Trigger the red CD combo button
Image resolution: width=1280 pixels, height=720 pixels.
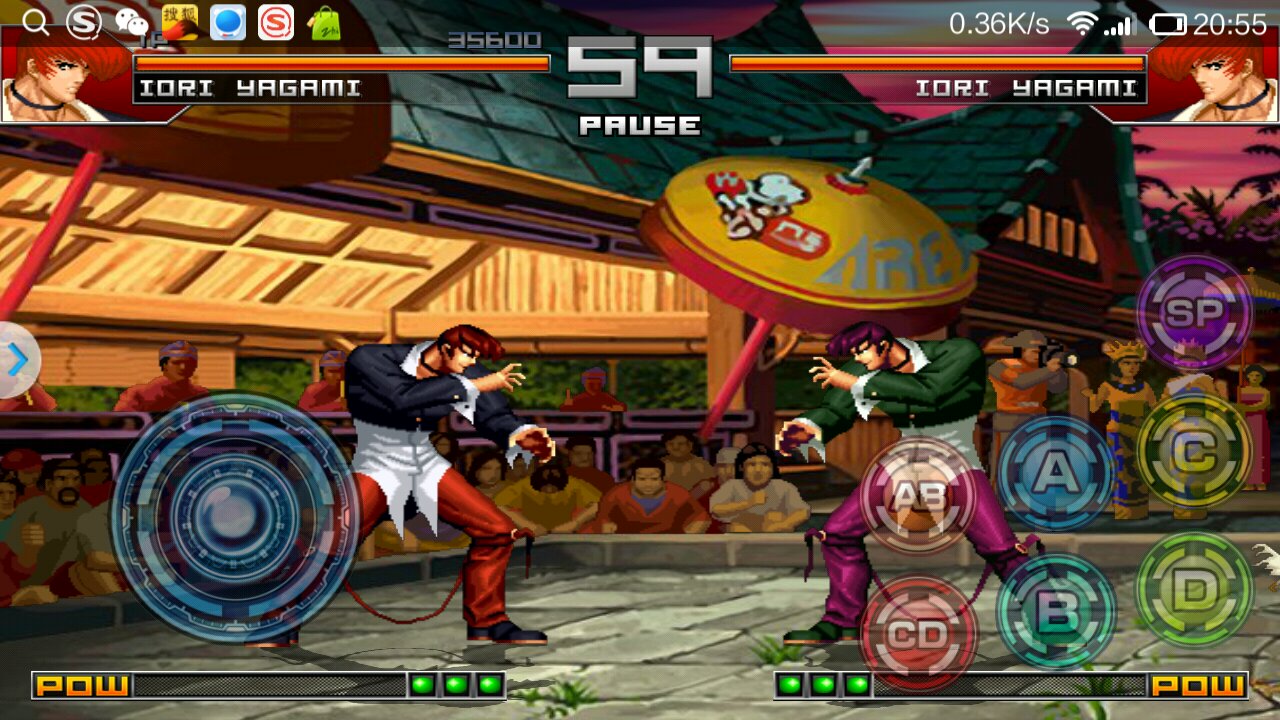(918, 633)
